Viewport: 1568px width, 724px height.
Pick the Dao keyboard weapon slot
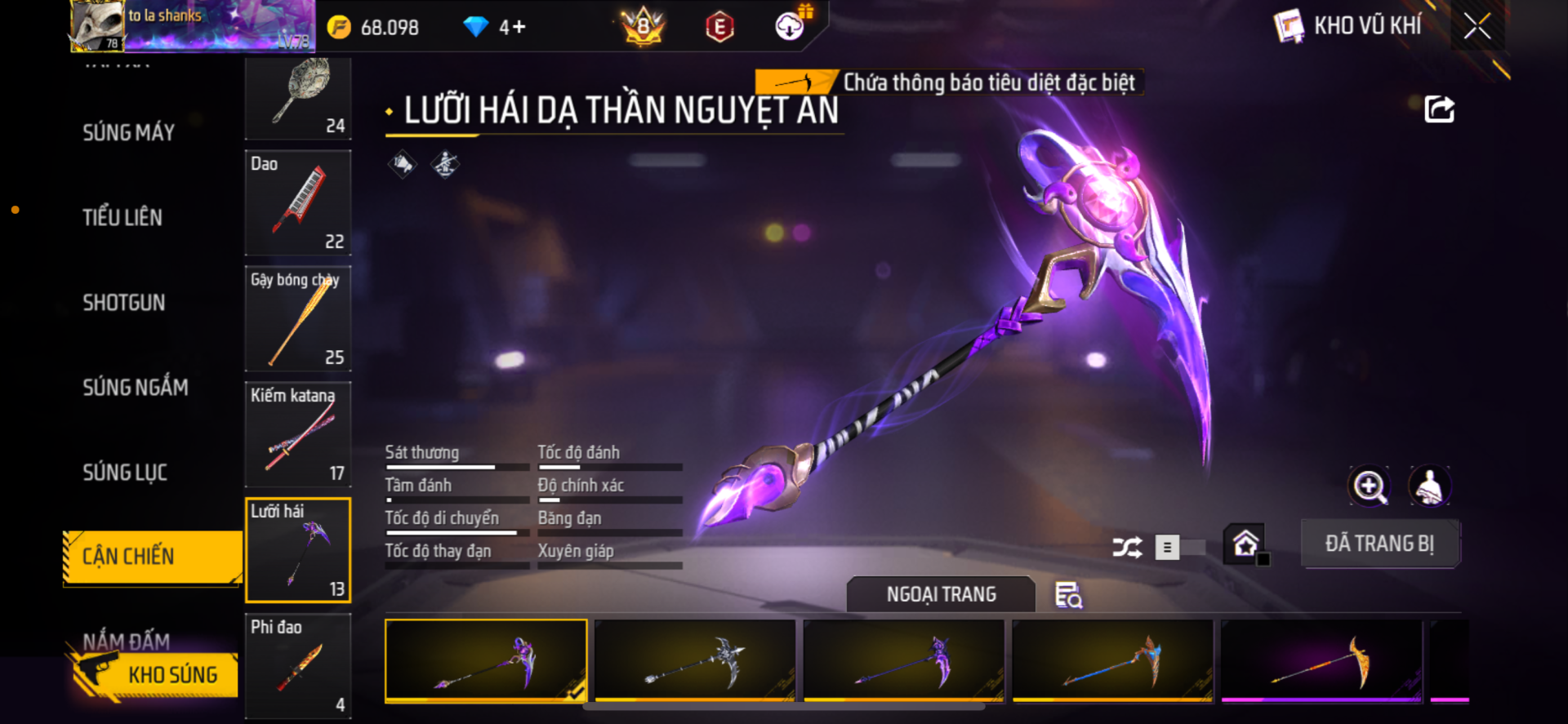click(298, 202)
